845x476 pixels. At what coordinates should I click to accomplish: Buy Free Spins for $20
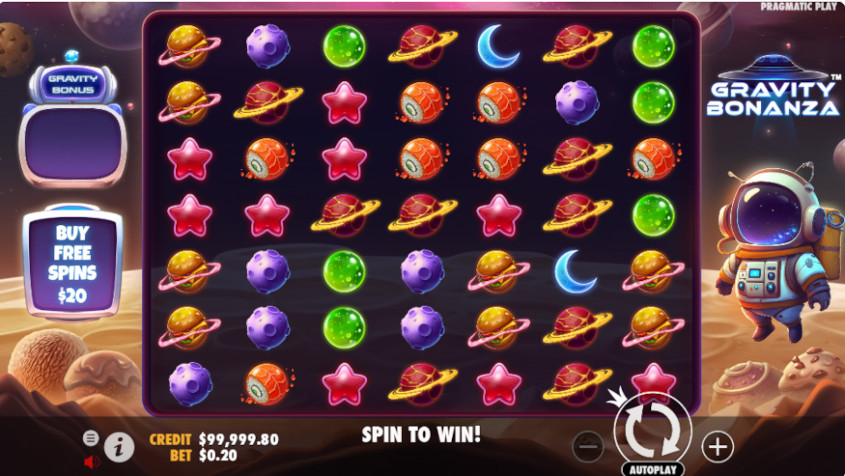point(72,262)
